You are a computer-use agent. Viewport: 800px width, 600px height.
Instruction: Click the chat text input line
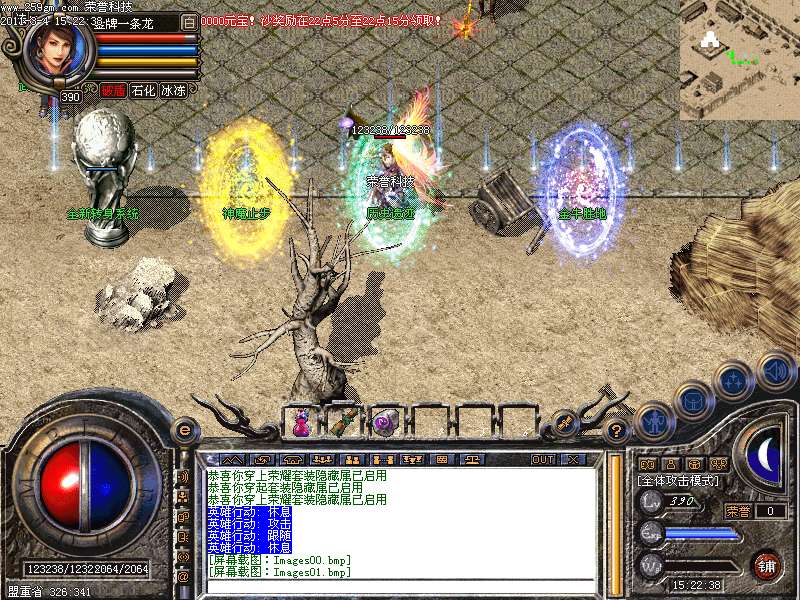[x=400, y=586]
